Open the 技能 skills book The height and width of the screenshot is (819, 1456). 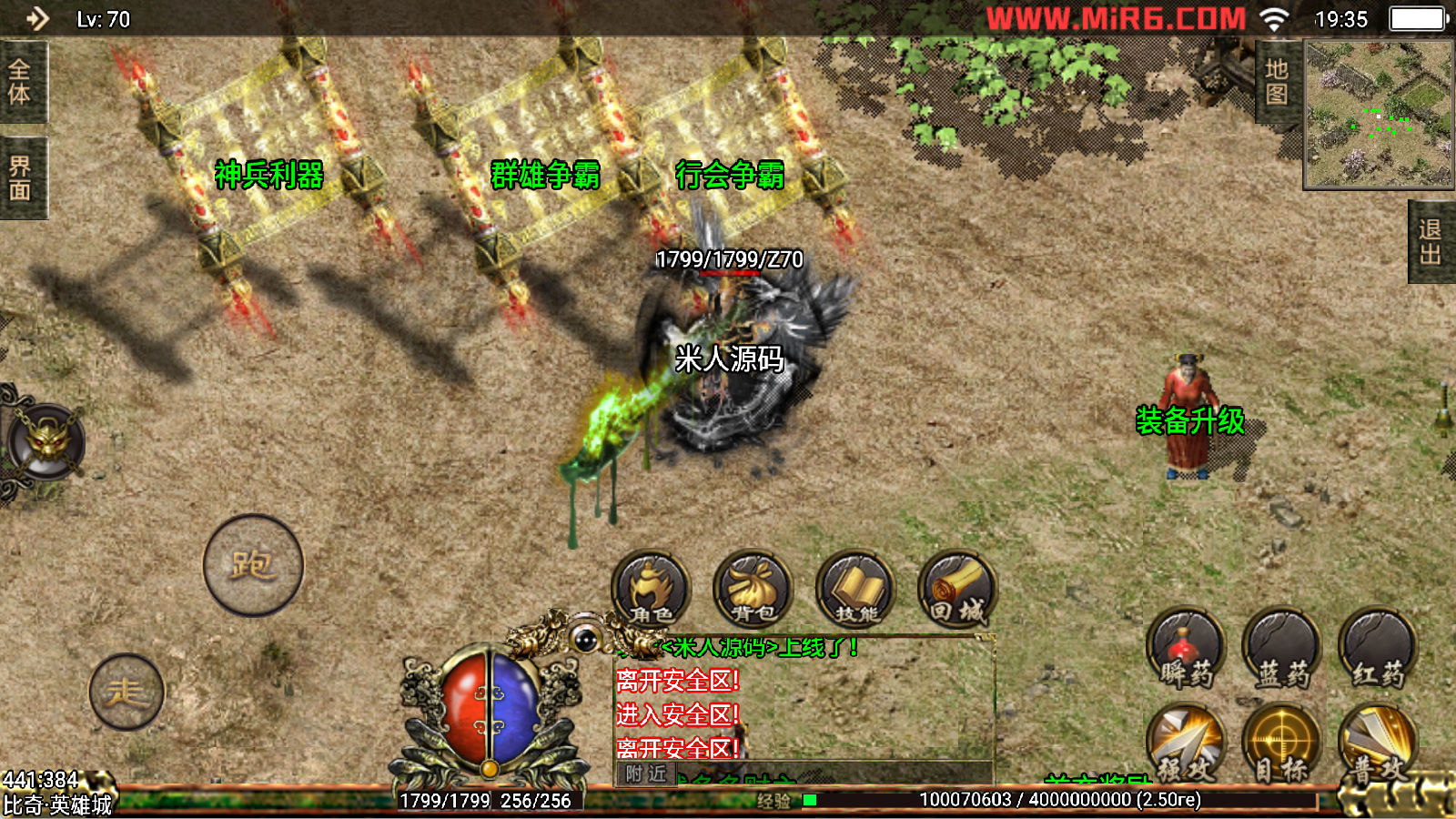(855, 590)
